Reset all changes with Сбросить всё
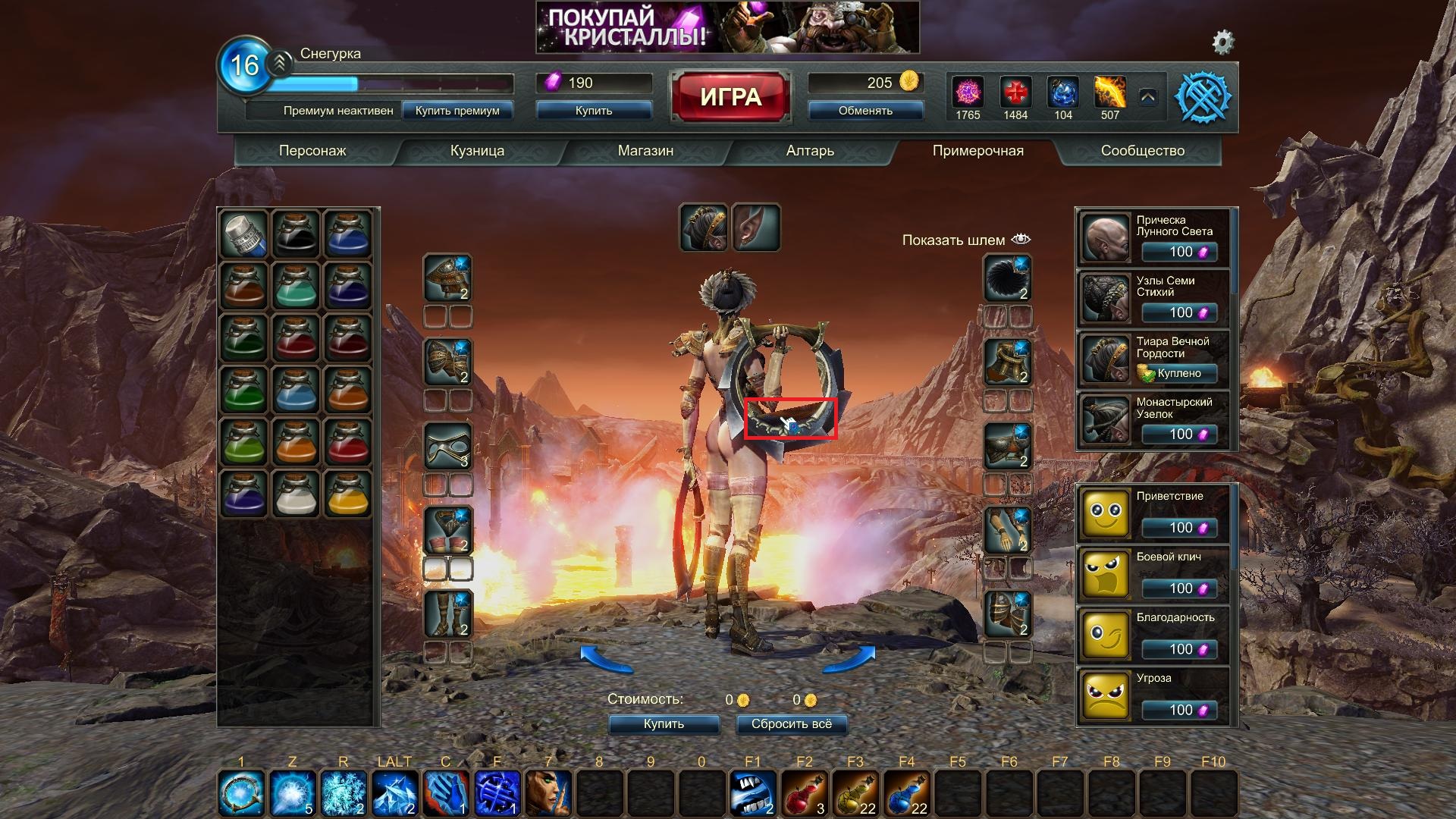 click(x=791, y=724)
